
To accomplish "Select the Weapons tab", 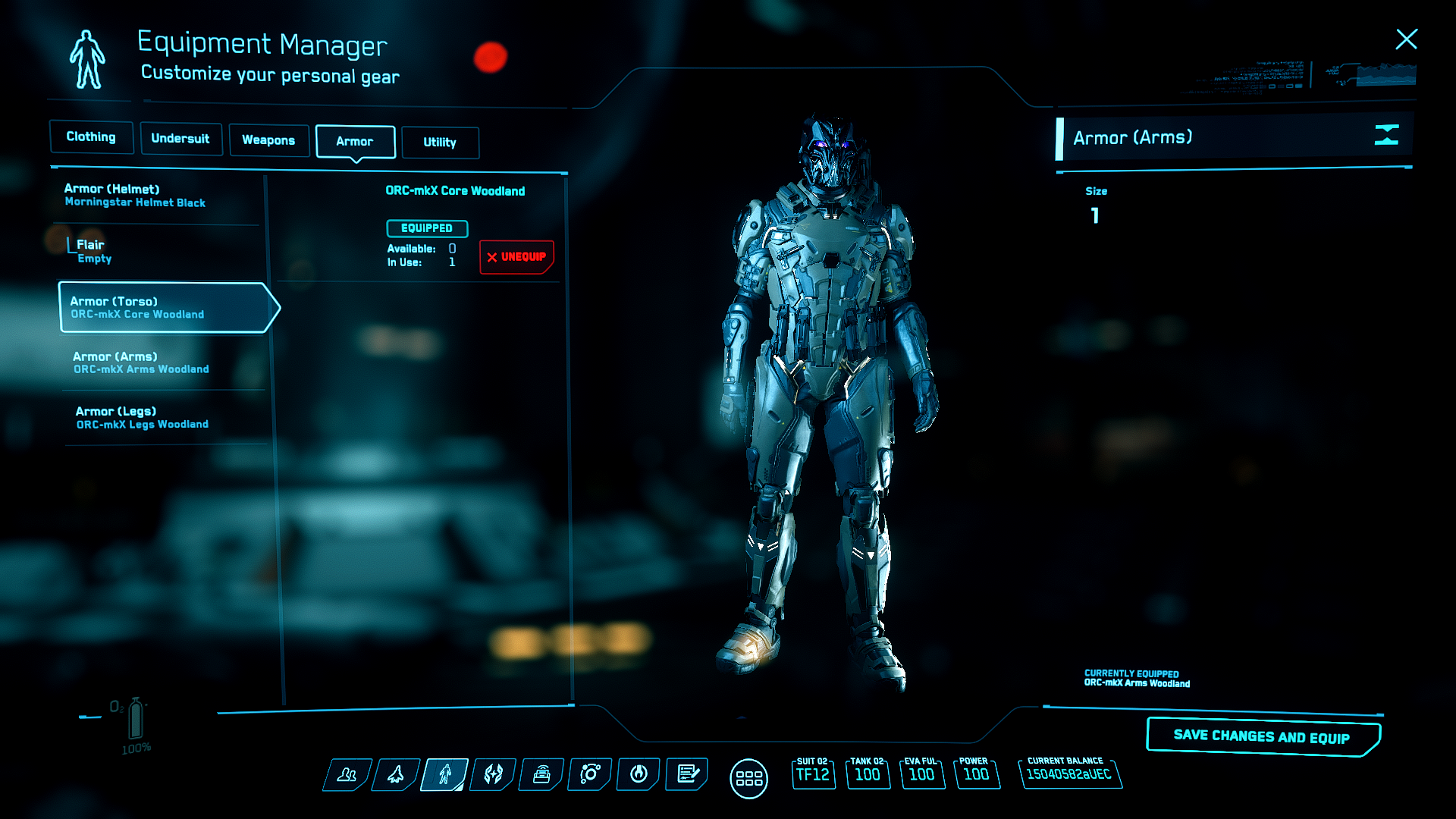I will (268, 140).
